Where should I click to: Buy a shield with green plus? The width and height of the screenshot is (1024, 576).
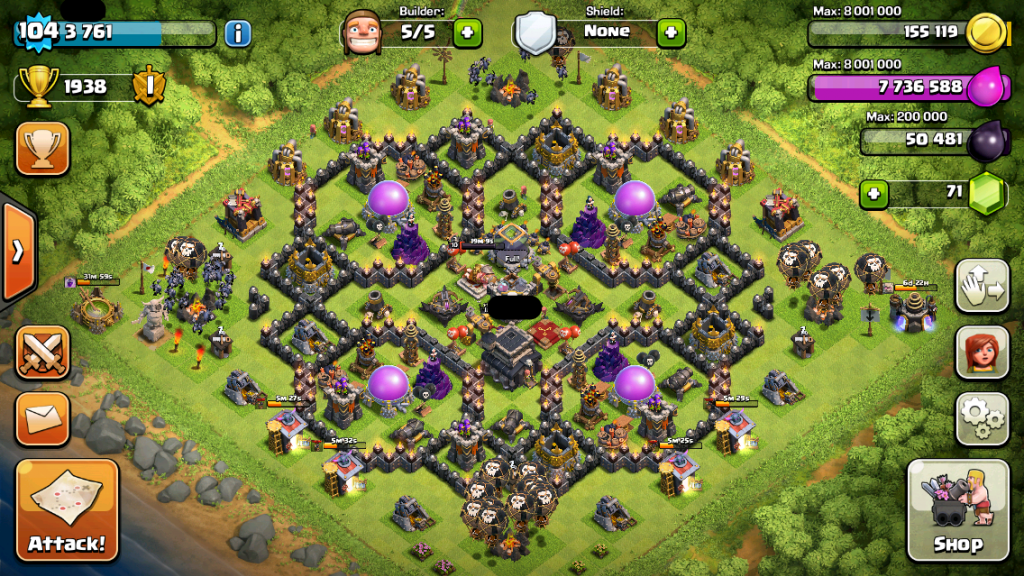pos(671,33)
